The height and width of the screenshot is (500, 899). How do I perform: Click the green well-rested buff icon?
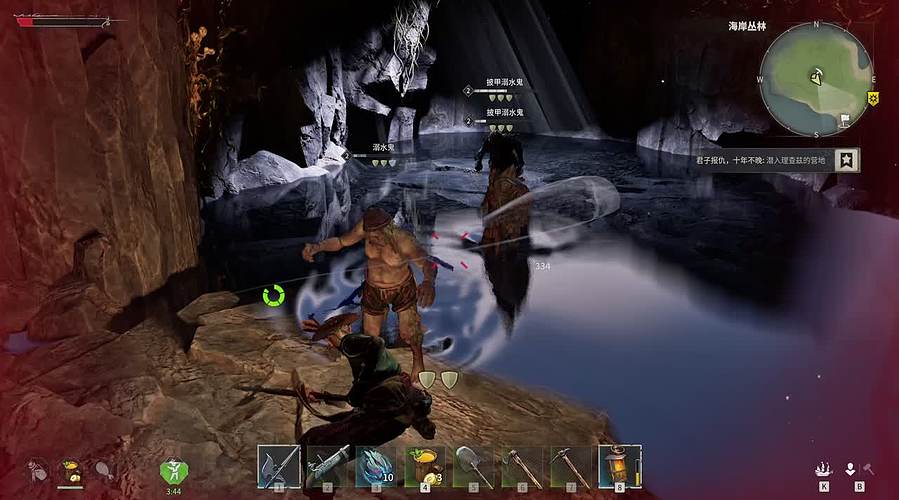(x=173, y=470)
